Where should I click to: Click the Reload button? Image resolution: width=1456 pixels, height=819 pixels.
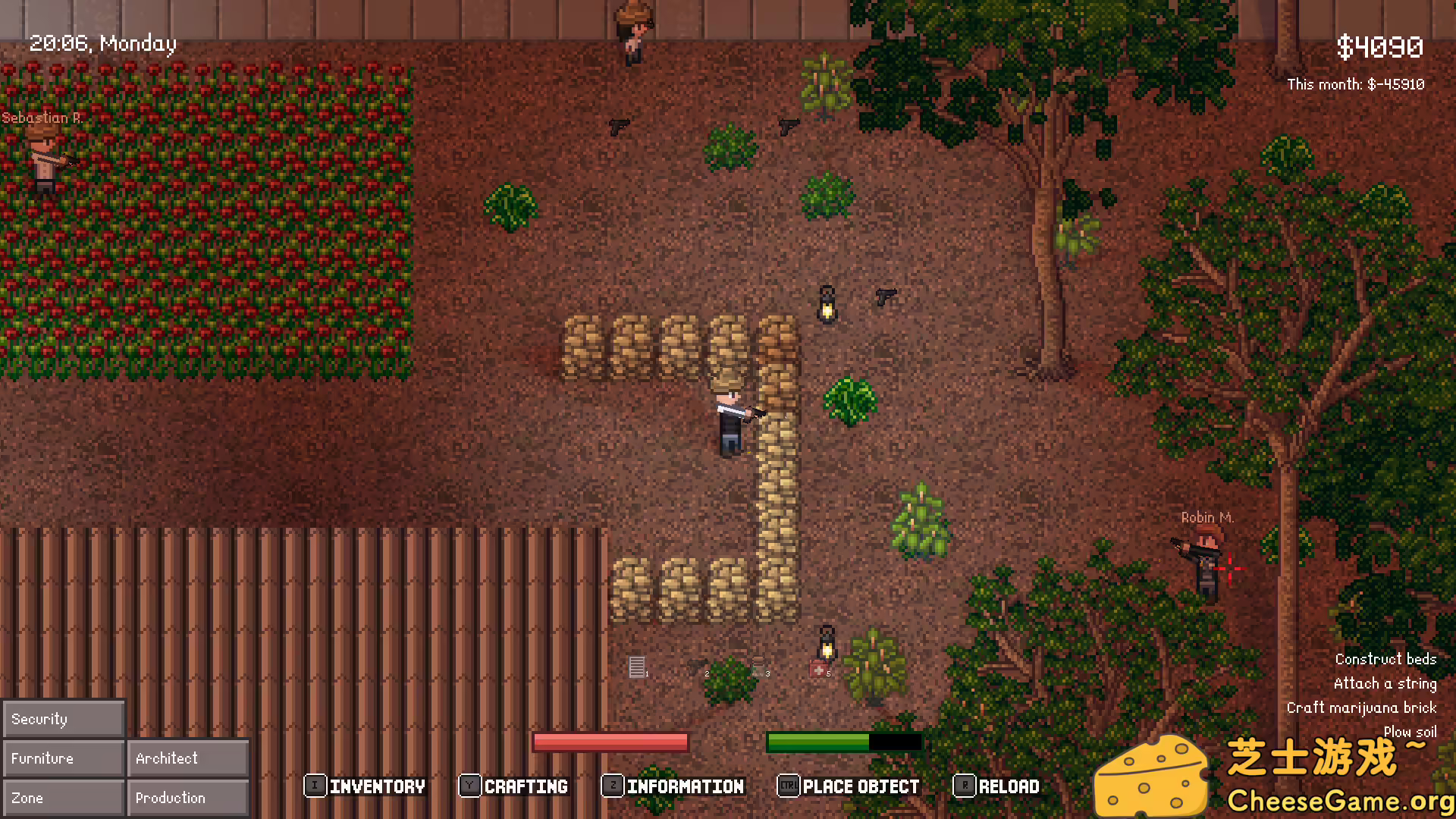(x=996, y=786)
